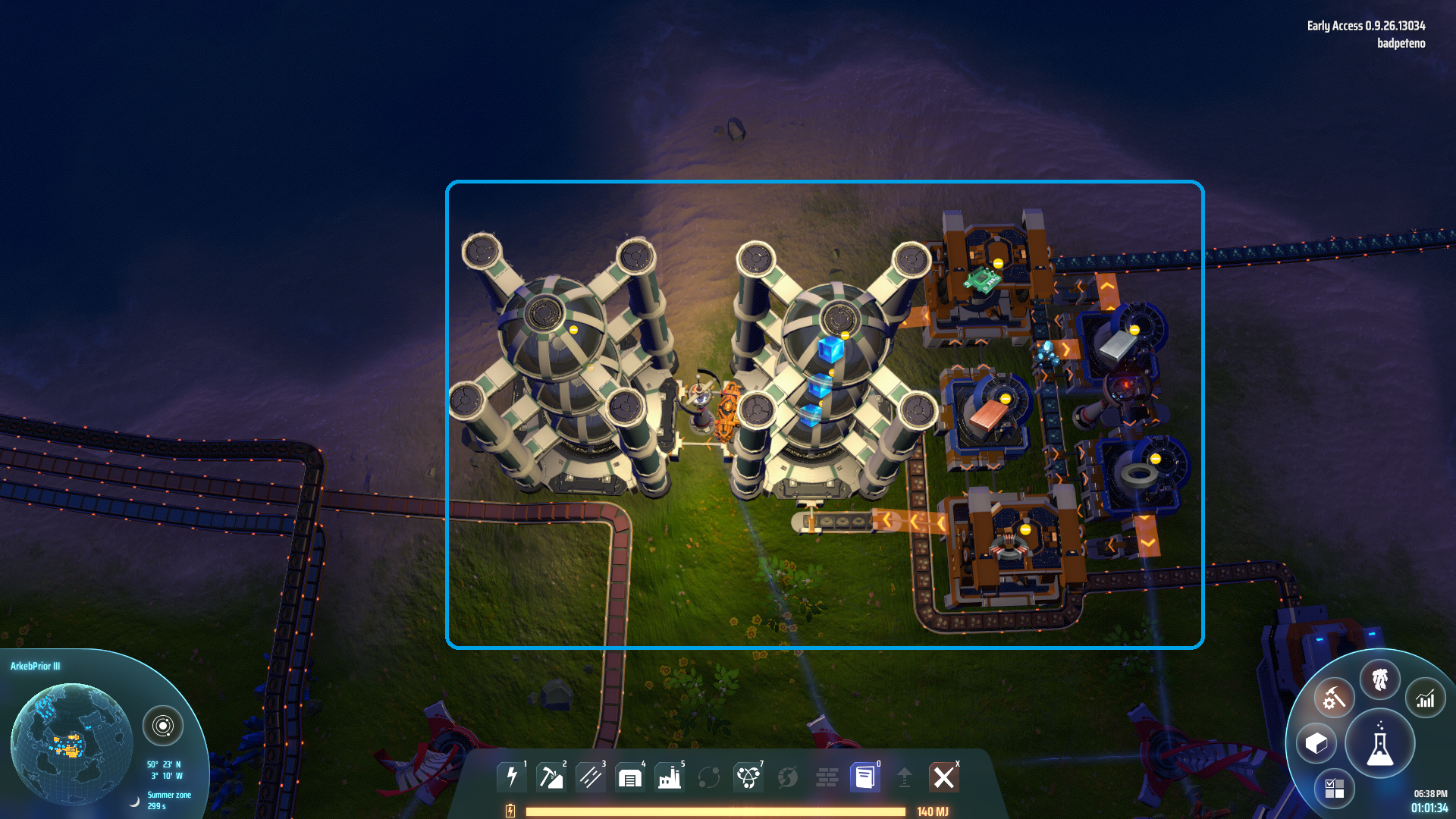This screenshot has height=819, width=1456.
Task: Select the pickaxe mining build category
Action: click(551, 777)
